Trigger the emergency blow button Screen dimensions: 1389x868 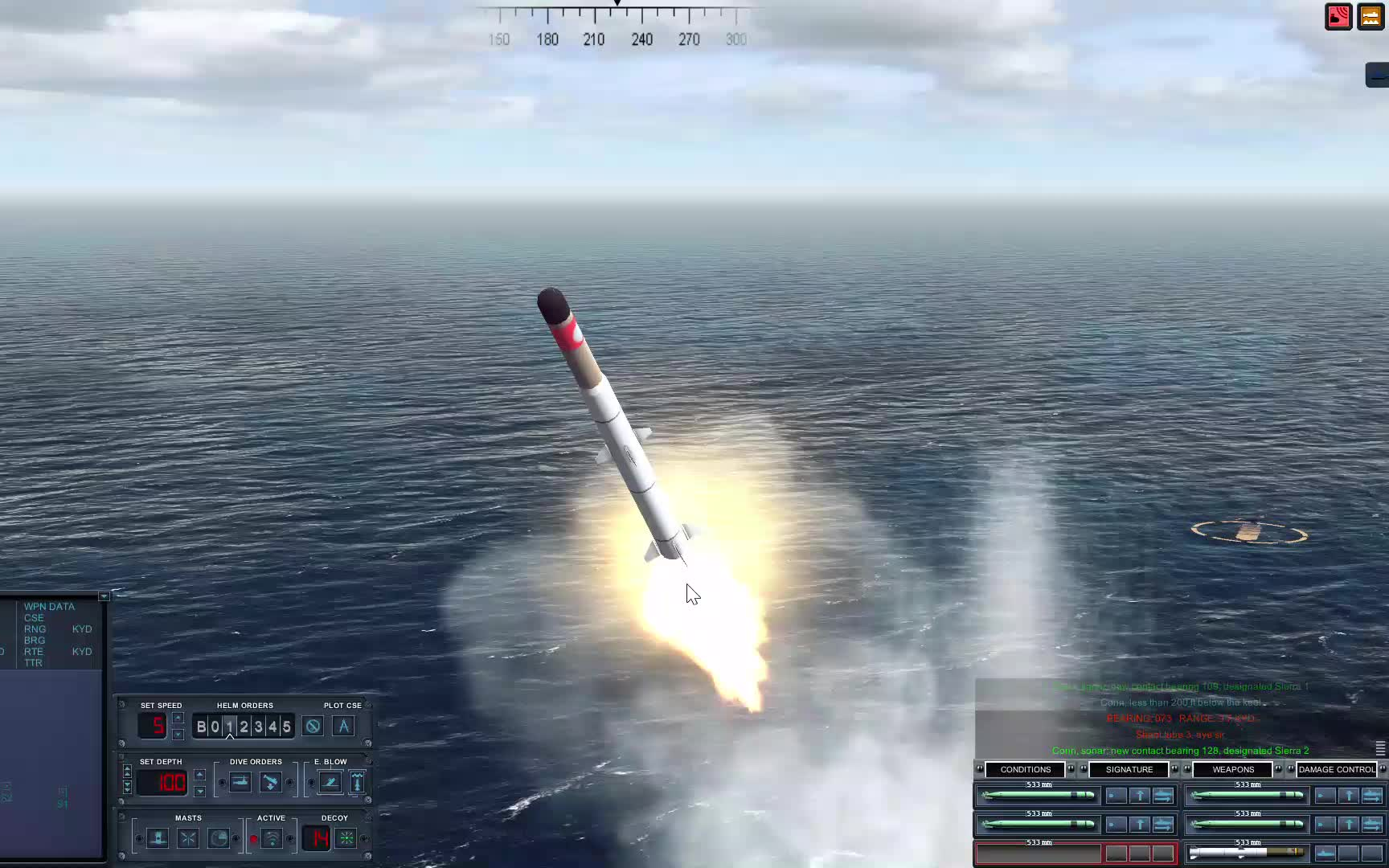(x=330, y=782)
